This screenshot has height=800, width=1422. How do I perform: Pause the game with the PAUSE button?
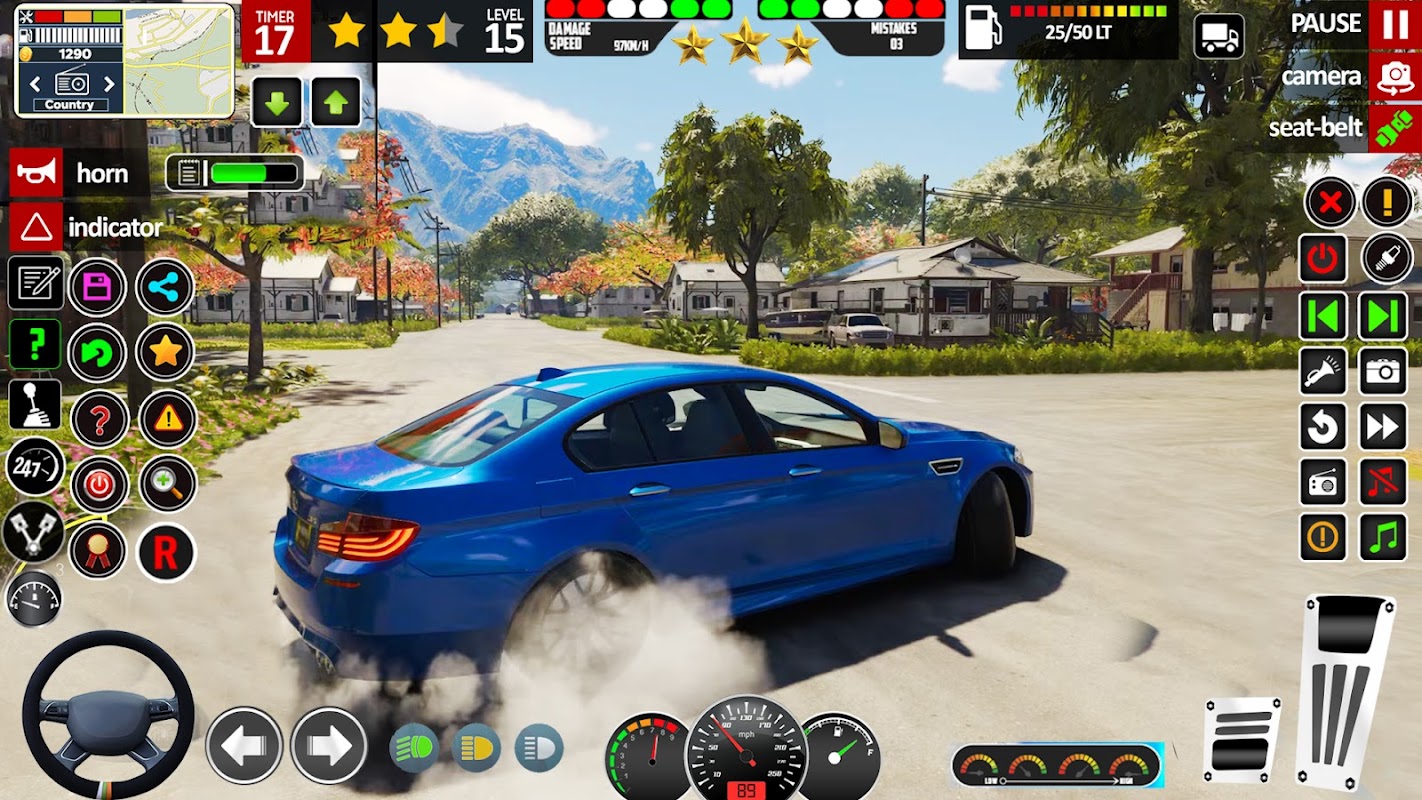(x=1394, y=24)
